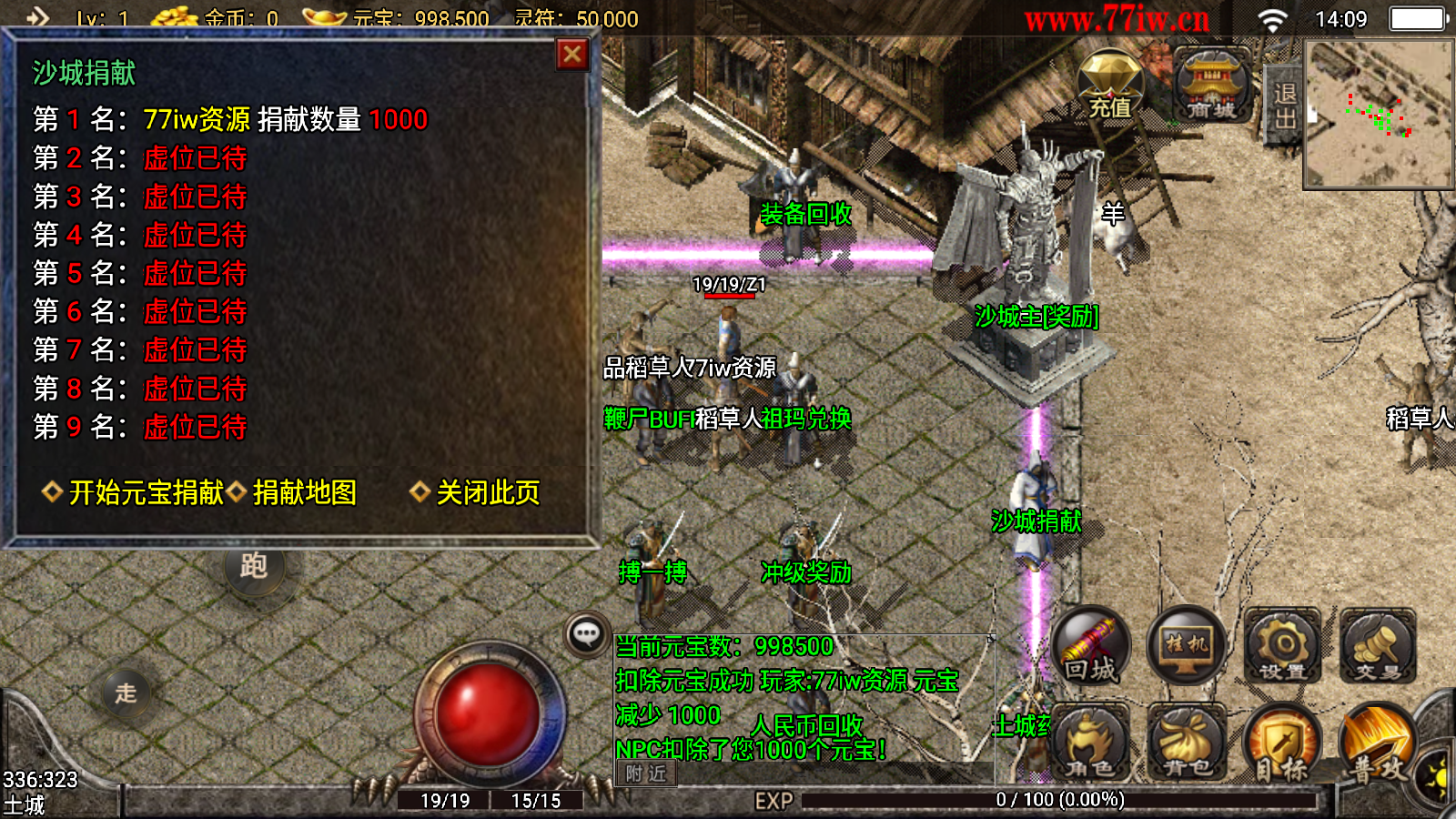Switch to 走 walk mode
1456x819 pixels.
pyautogui.click(x=126, y=693)
